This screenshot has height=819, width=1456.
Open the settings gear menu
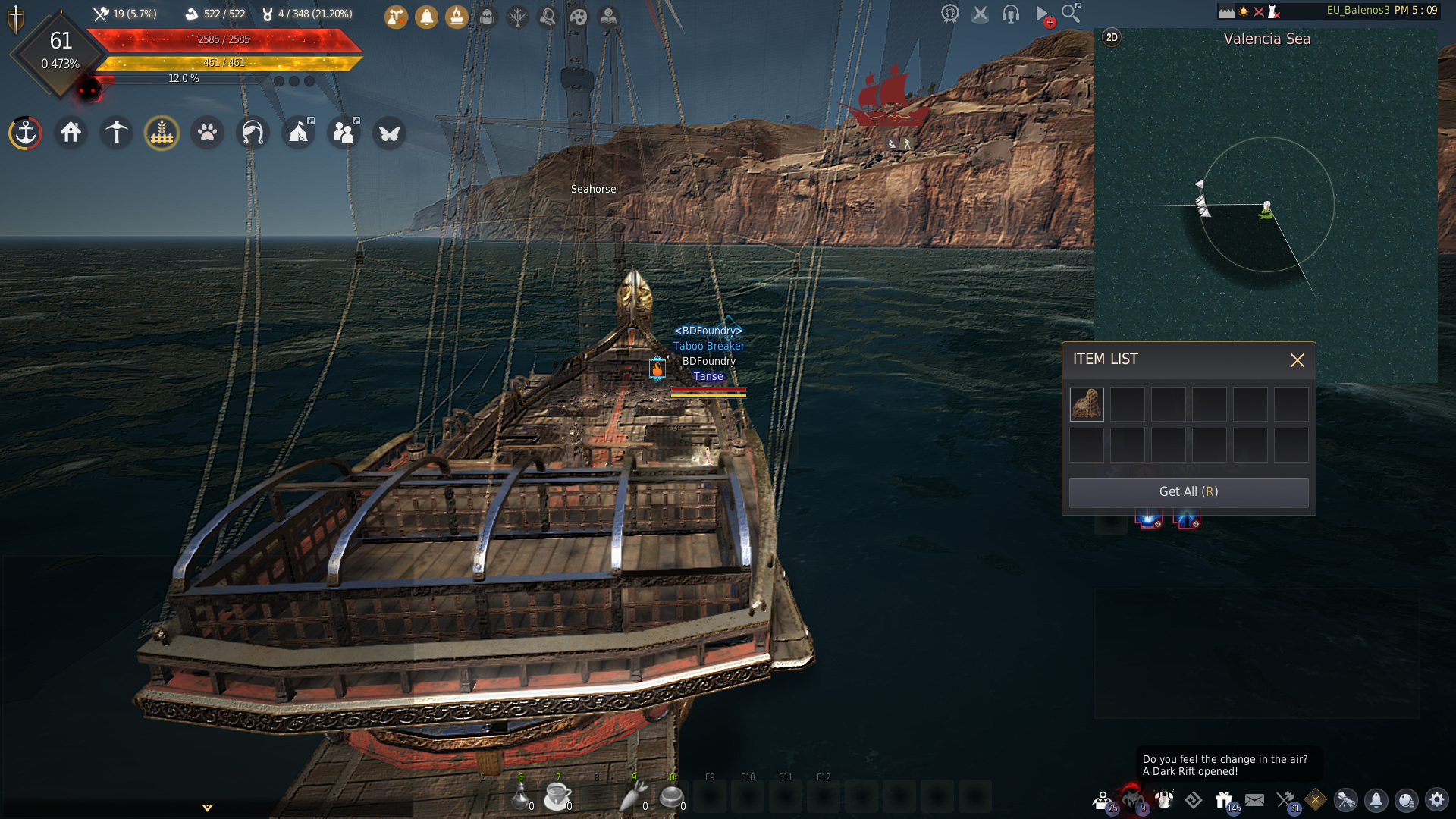point(1437,800)
